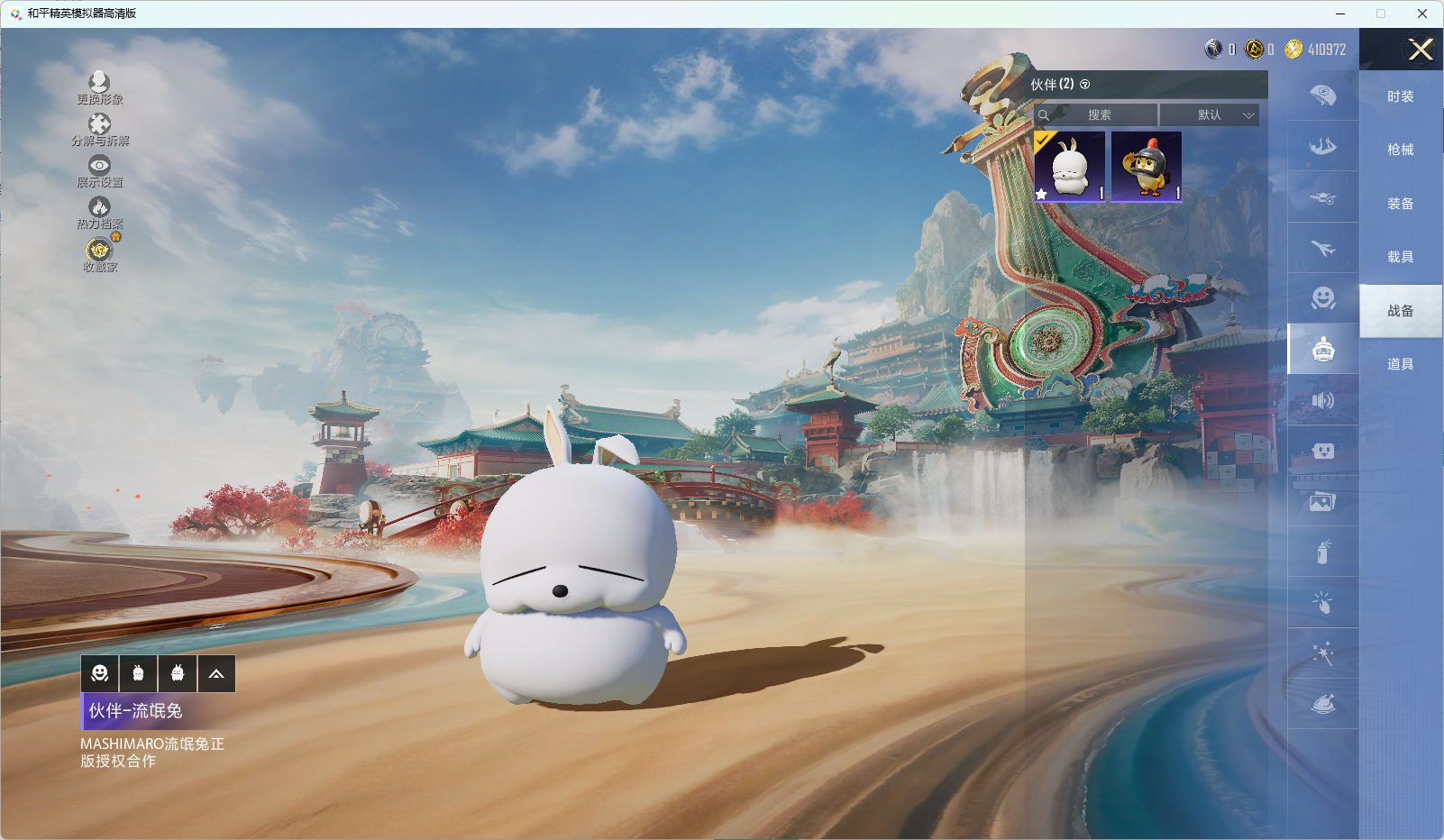
Task: Open 分解与拆解 dismantle option
Action: click(x=99, y=128)
